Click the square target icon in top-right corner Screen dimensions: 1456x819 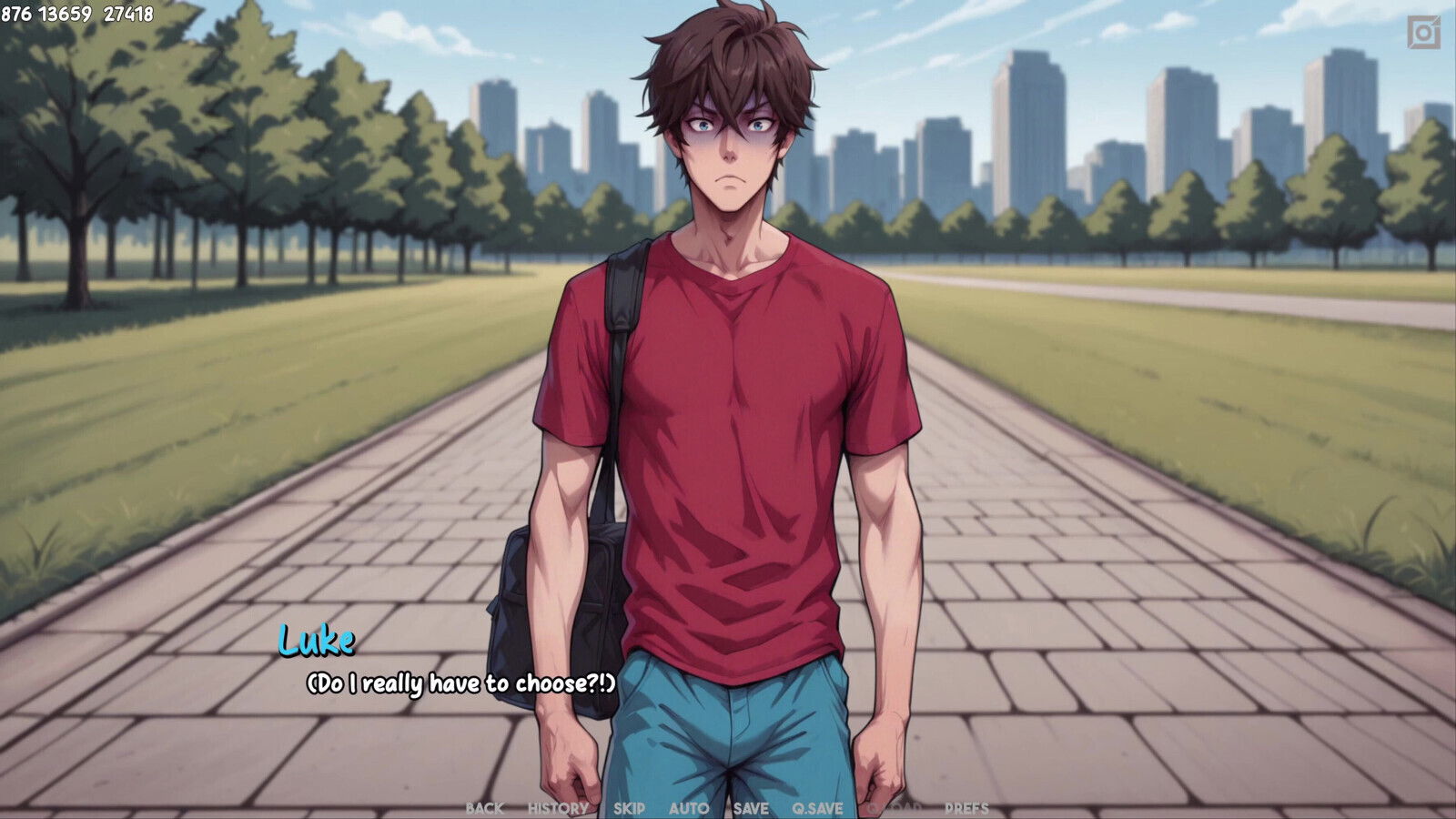[1423, 33]
